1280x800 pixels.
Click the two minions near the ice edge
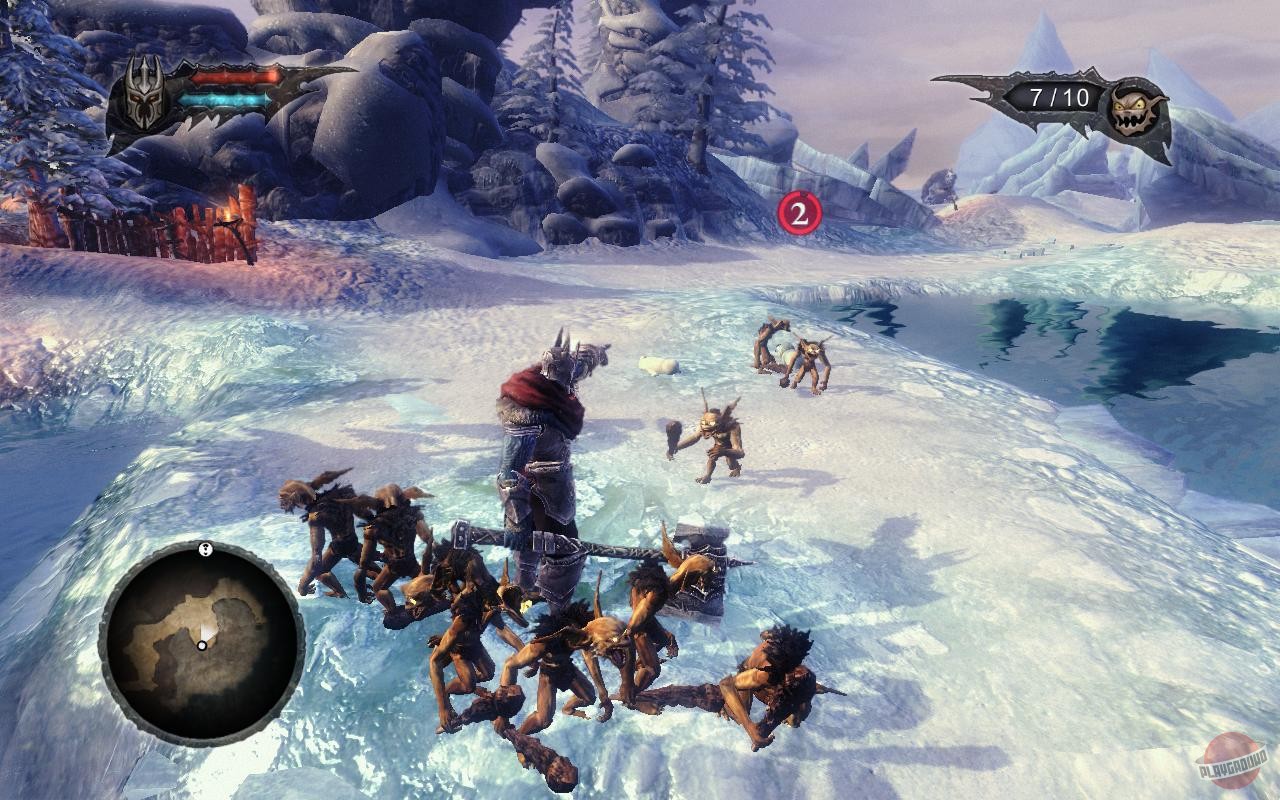click(x=790, y=355)
